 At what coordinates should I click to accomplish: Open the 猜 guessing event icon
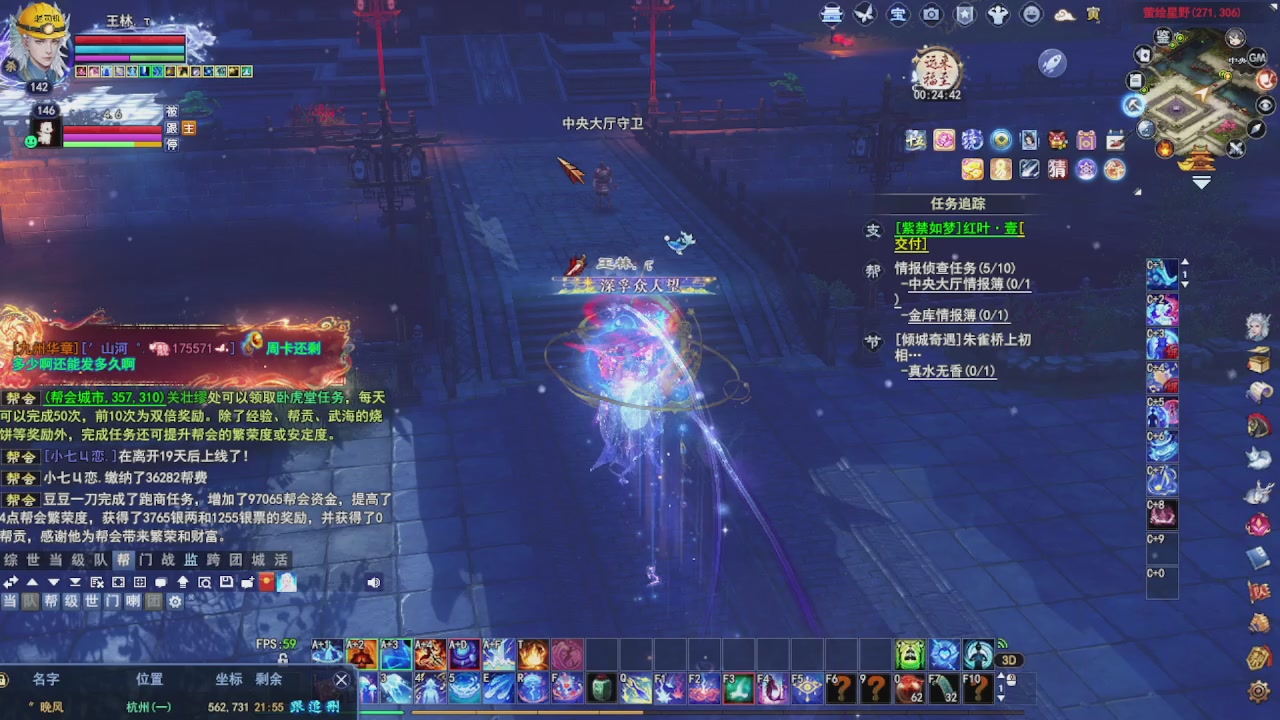point(1058,169)
